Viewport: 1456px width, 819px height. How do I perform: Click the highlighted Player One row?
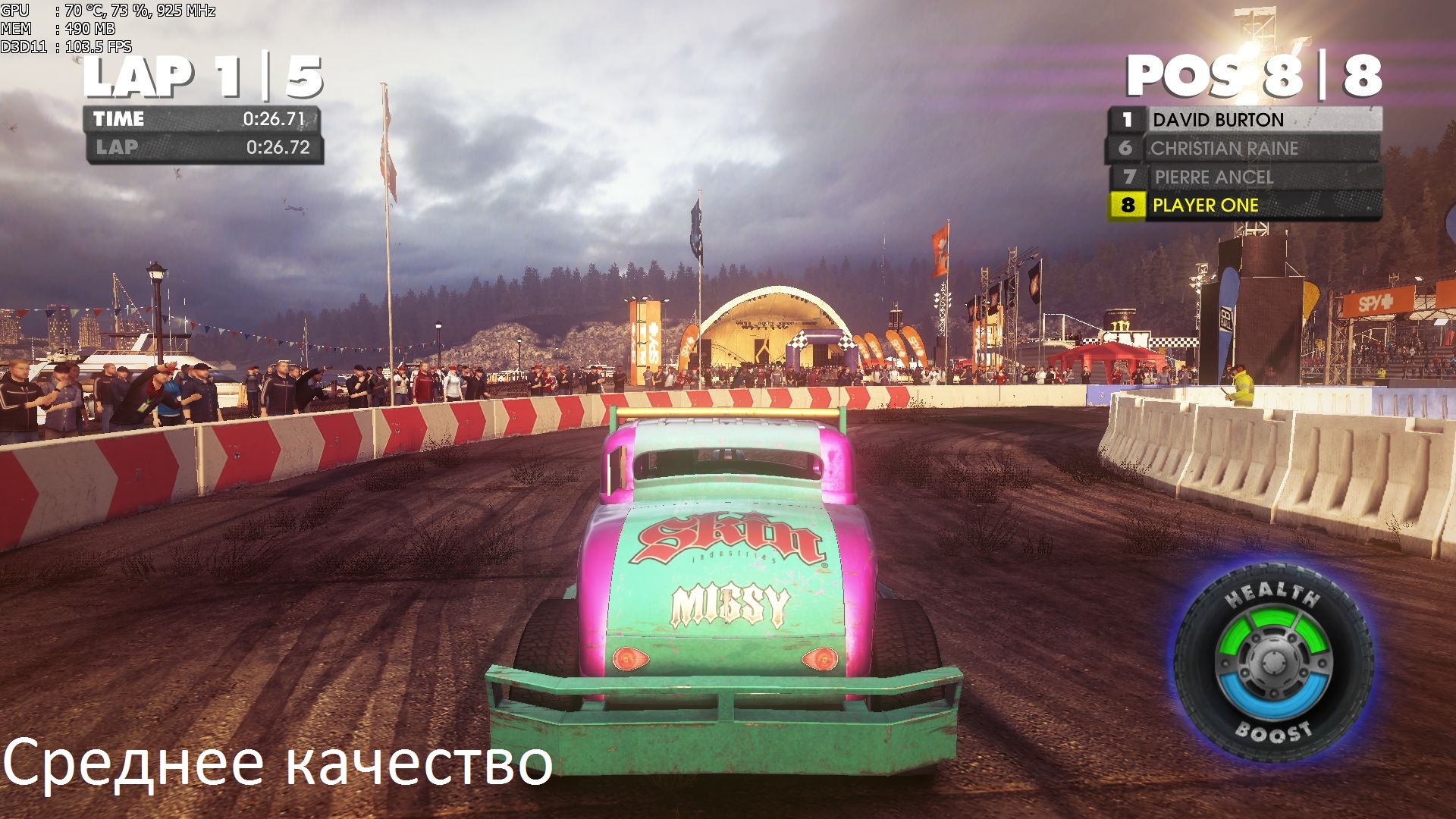[1244, 206]
